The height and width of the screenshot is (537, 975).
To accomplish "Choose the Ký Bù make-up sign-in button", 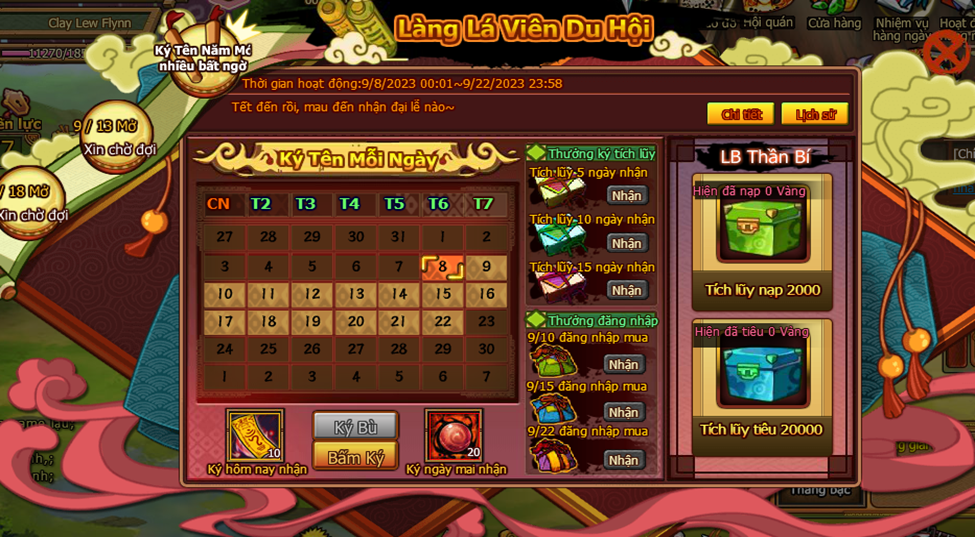I will point(355,427).
